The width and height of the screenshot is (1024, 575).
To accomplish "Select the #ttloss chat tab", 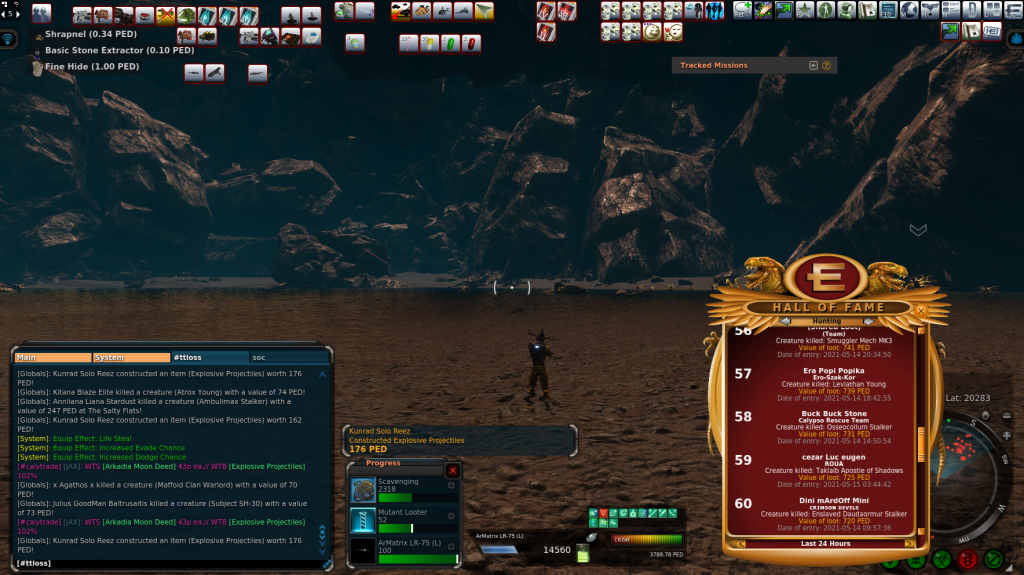I will [x=209, y=357].
